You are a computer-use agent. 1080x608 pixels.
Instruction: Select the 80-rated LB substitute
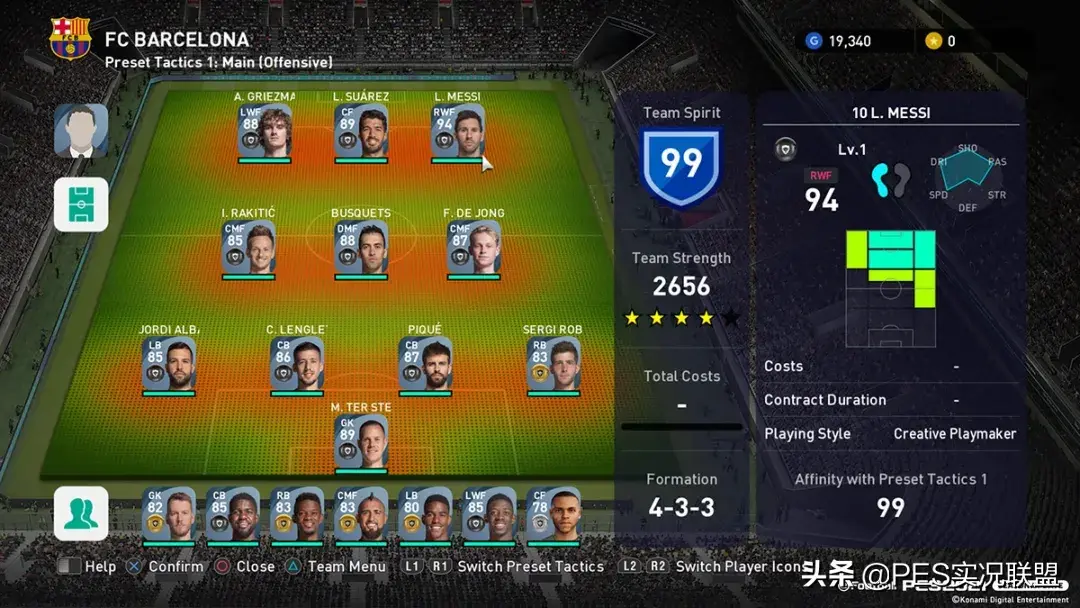[x=425, y=514]
